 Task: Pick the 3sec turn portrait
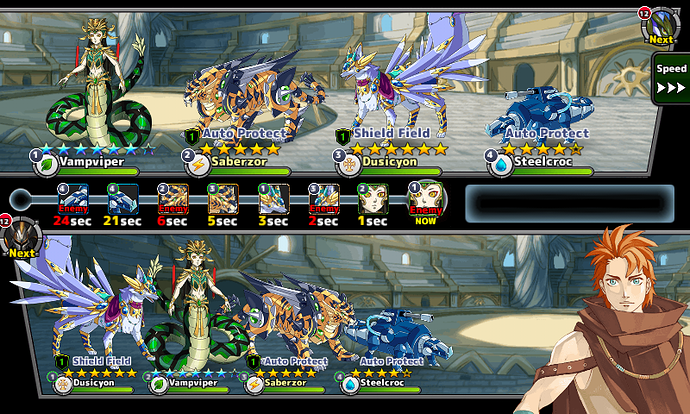[273, 199]
